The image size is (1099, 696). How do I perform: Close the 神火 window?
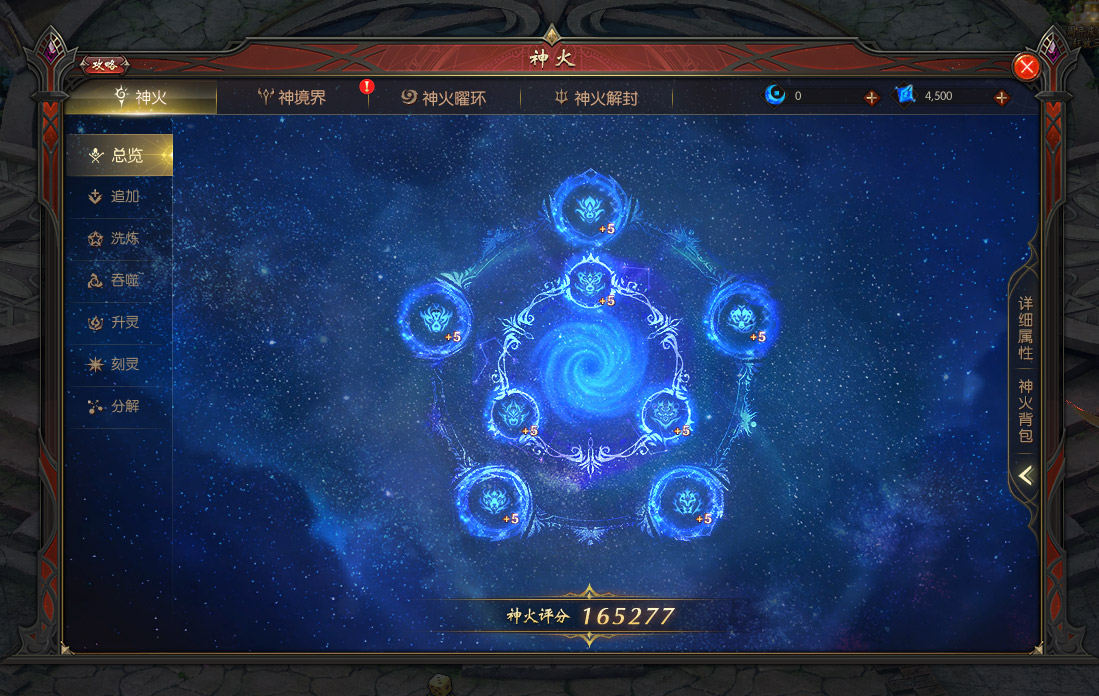[1026, 67]
